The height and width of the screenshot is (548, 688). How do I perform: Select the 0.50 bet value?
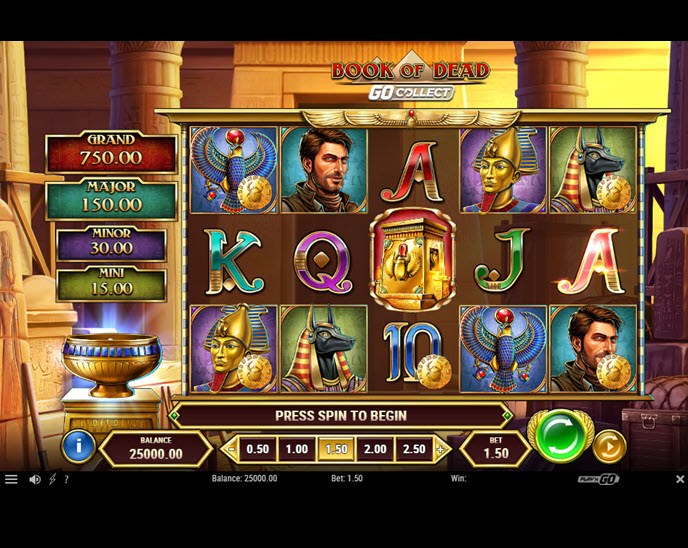click(257, 450)
